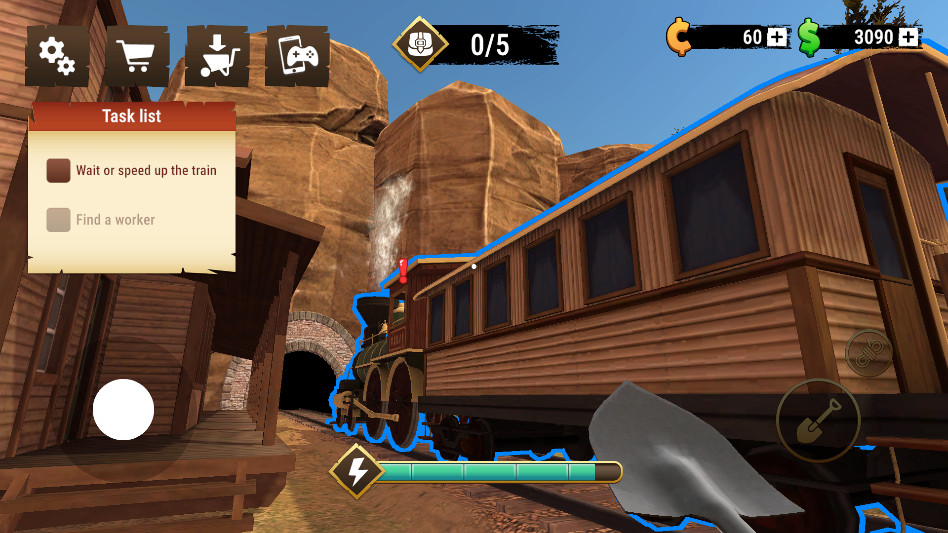Add more dollar cash with plus button

coord(908,37)
